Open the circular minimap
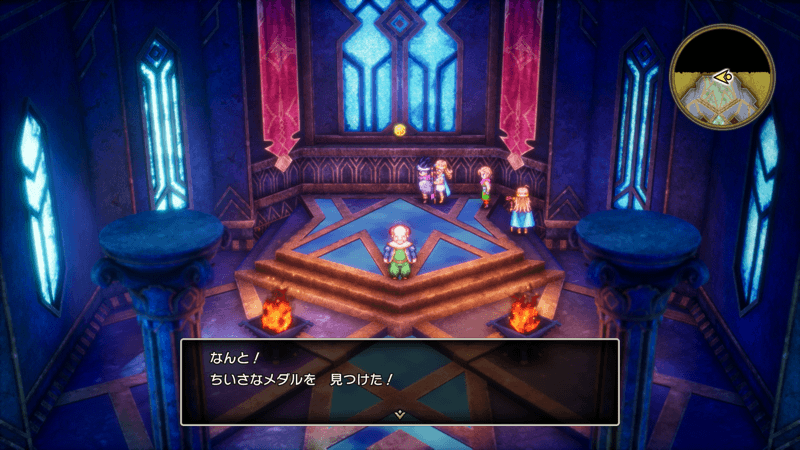 (723, 77)
